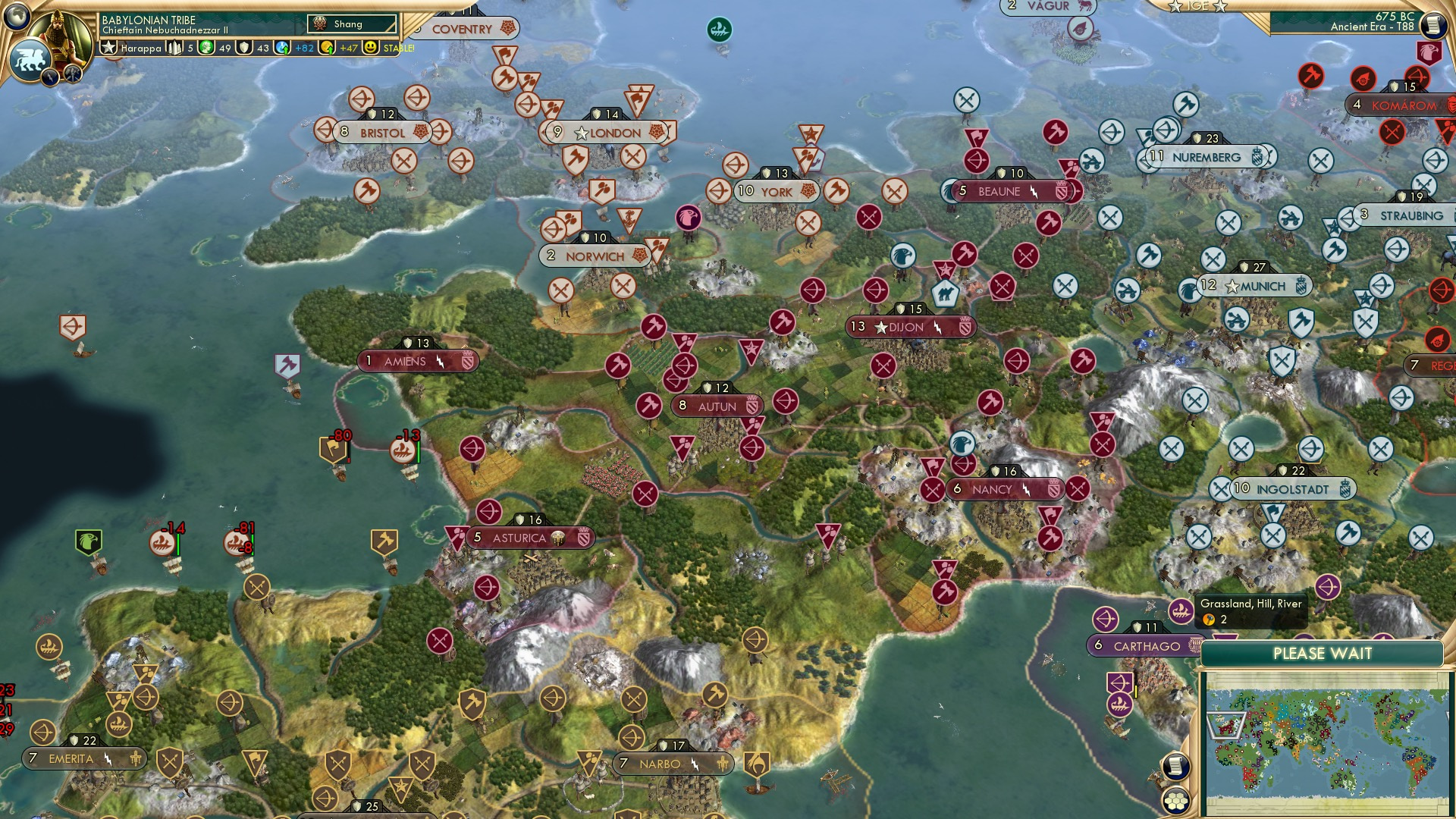Image resolution: width=1456 pixels, height=819 pixels.
Task: Click the scroll icon beside the minimap
Action: (x=1175, y=767)
